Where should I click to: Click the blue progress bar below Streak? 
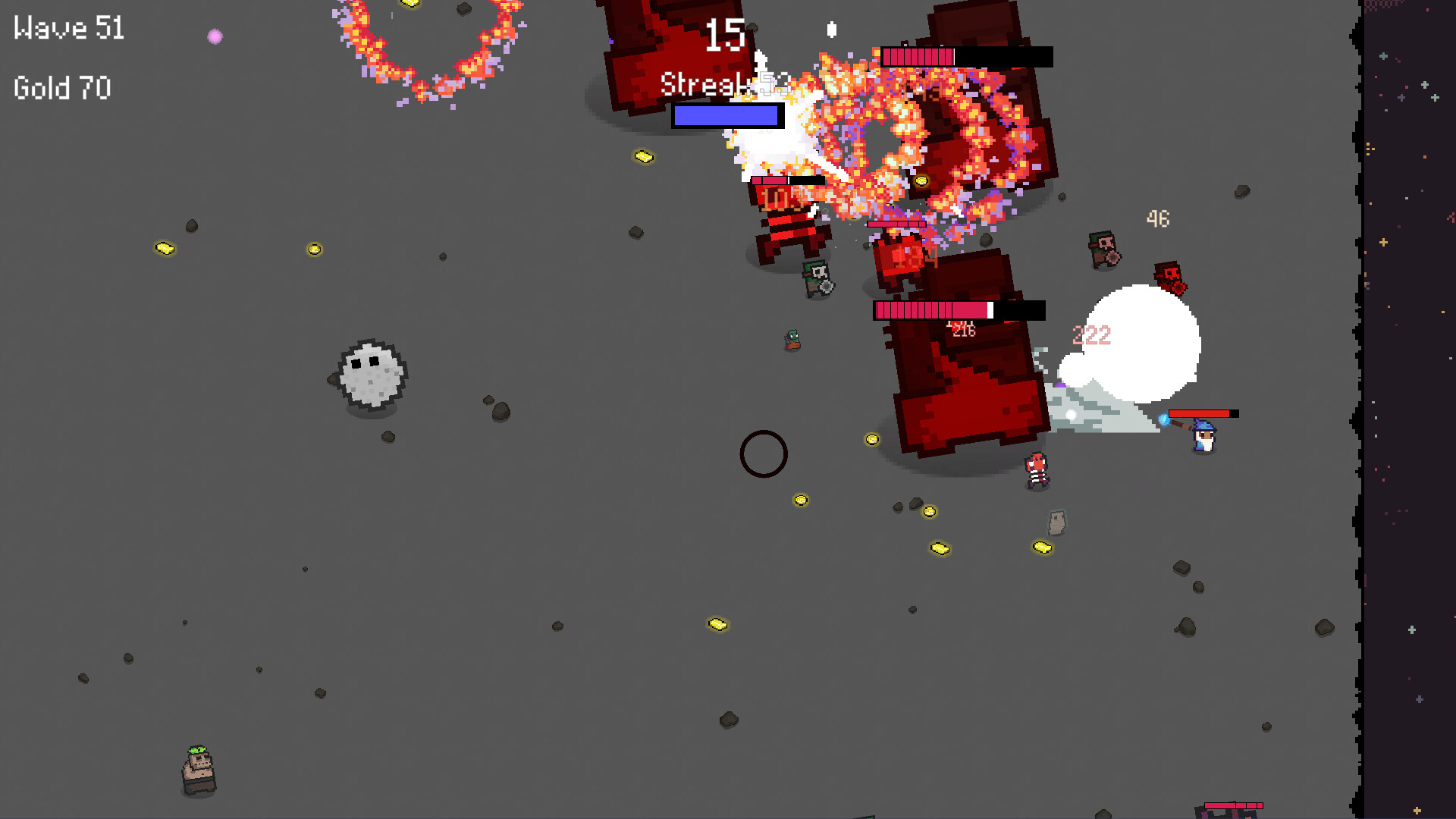(726, 115)
